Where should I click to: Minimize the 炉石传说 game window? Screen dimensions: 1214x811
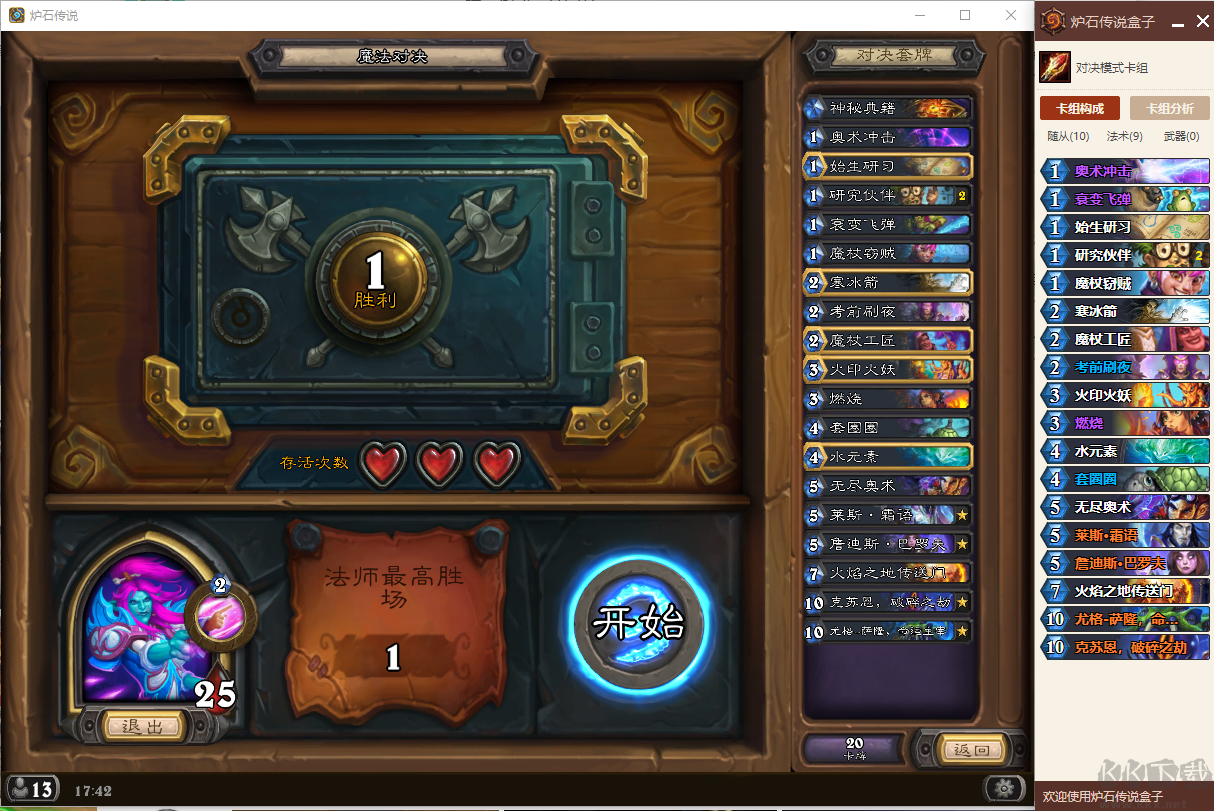(x=920, y=15)
